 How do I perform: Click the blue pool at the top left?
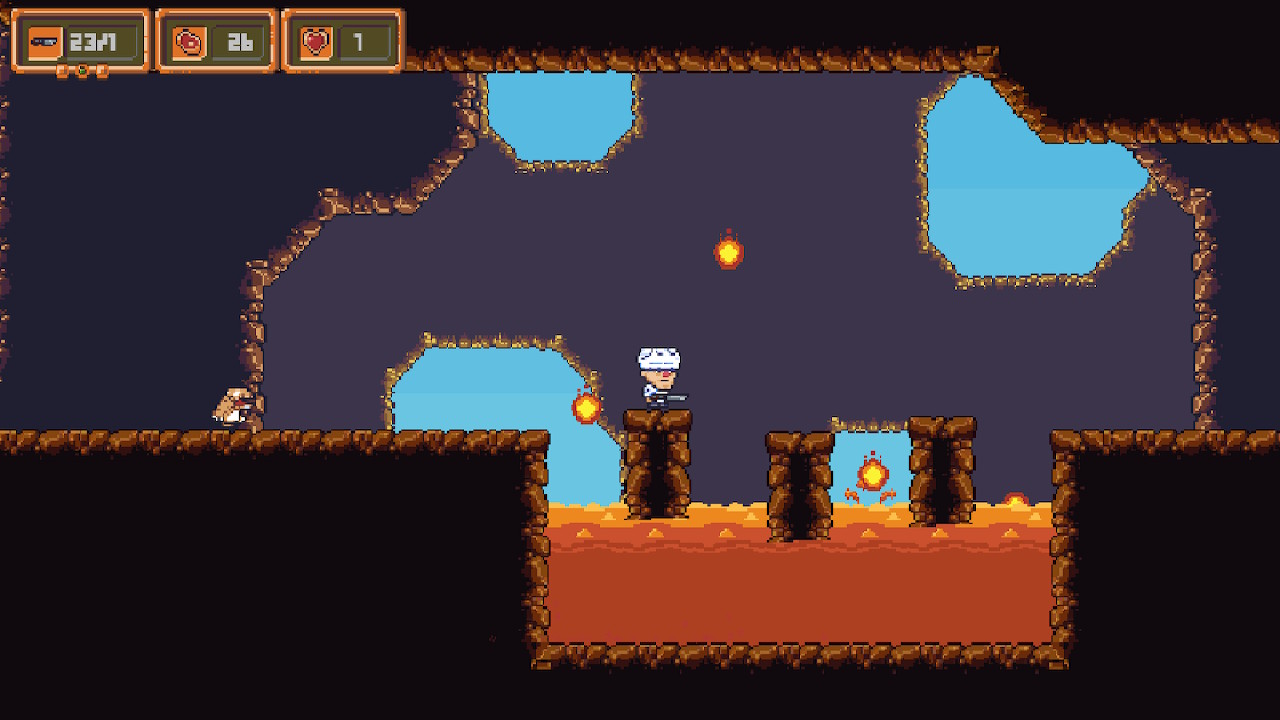(x=560, y=115)
